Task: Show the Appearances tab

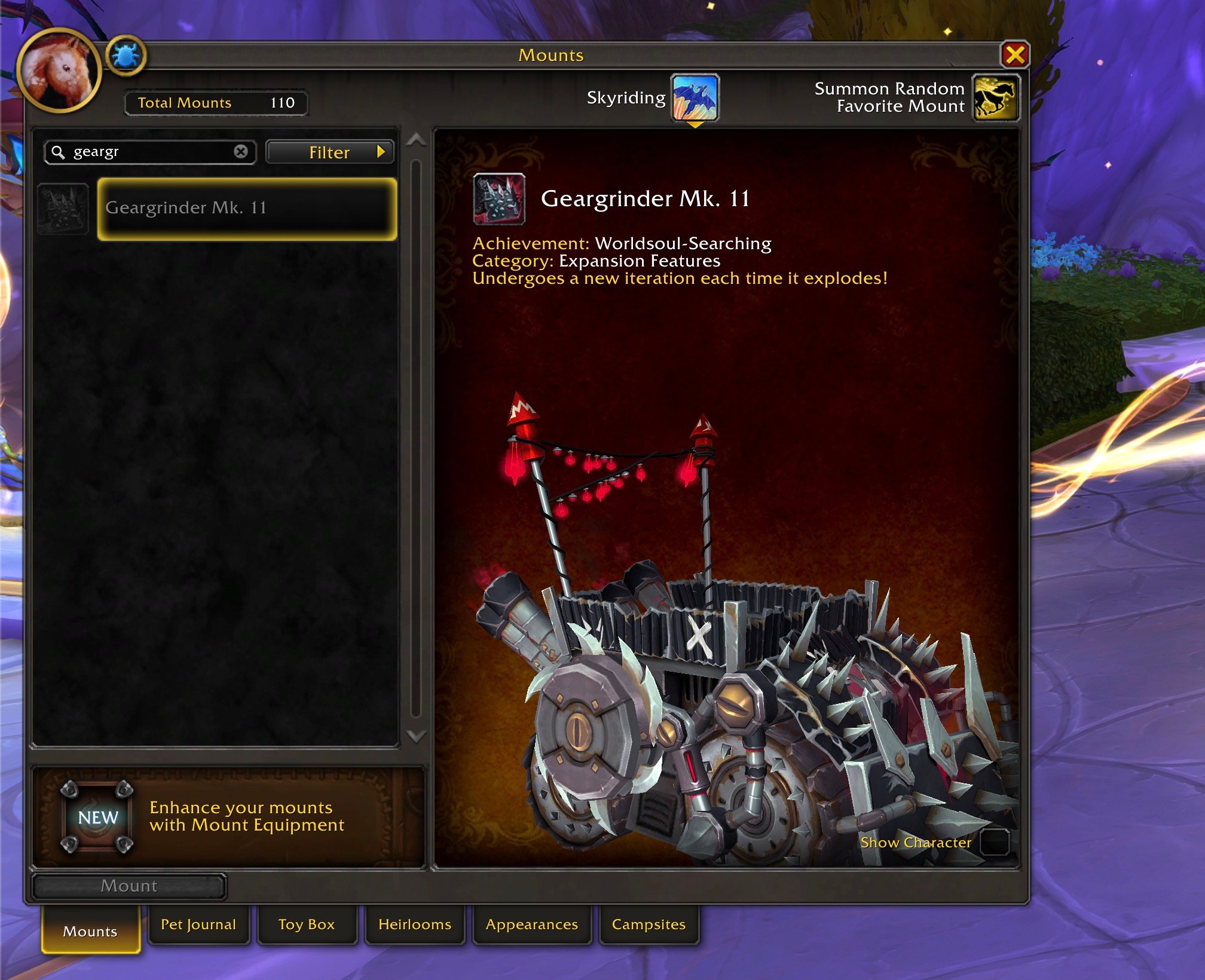Action: click(x=531, y=924)
